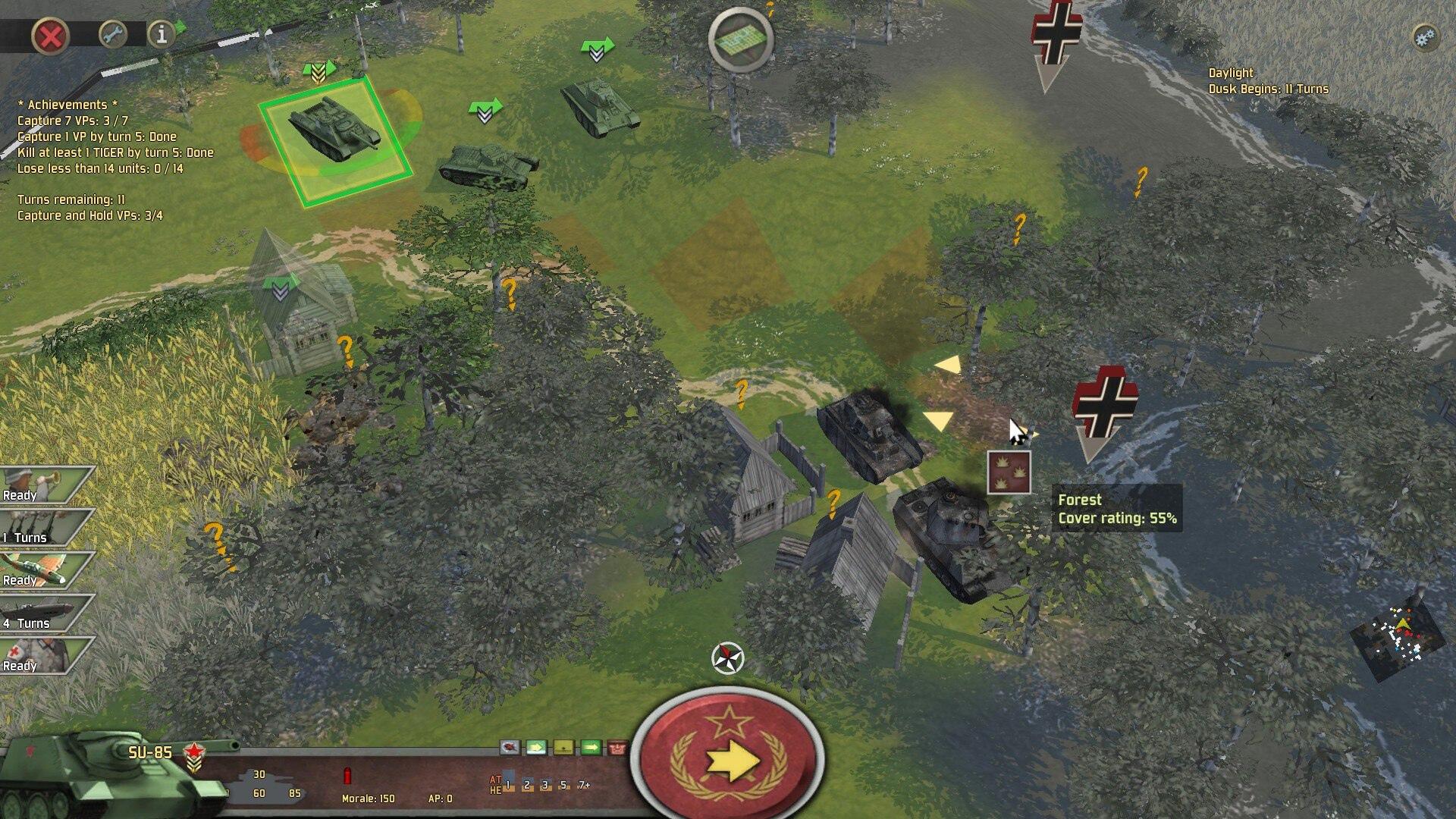Viewport: 1456px width, 819px height.
Task: Click the red X exit button
Action: tap(51, 36)
